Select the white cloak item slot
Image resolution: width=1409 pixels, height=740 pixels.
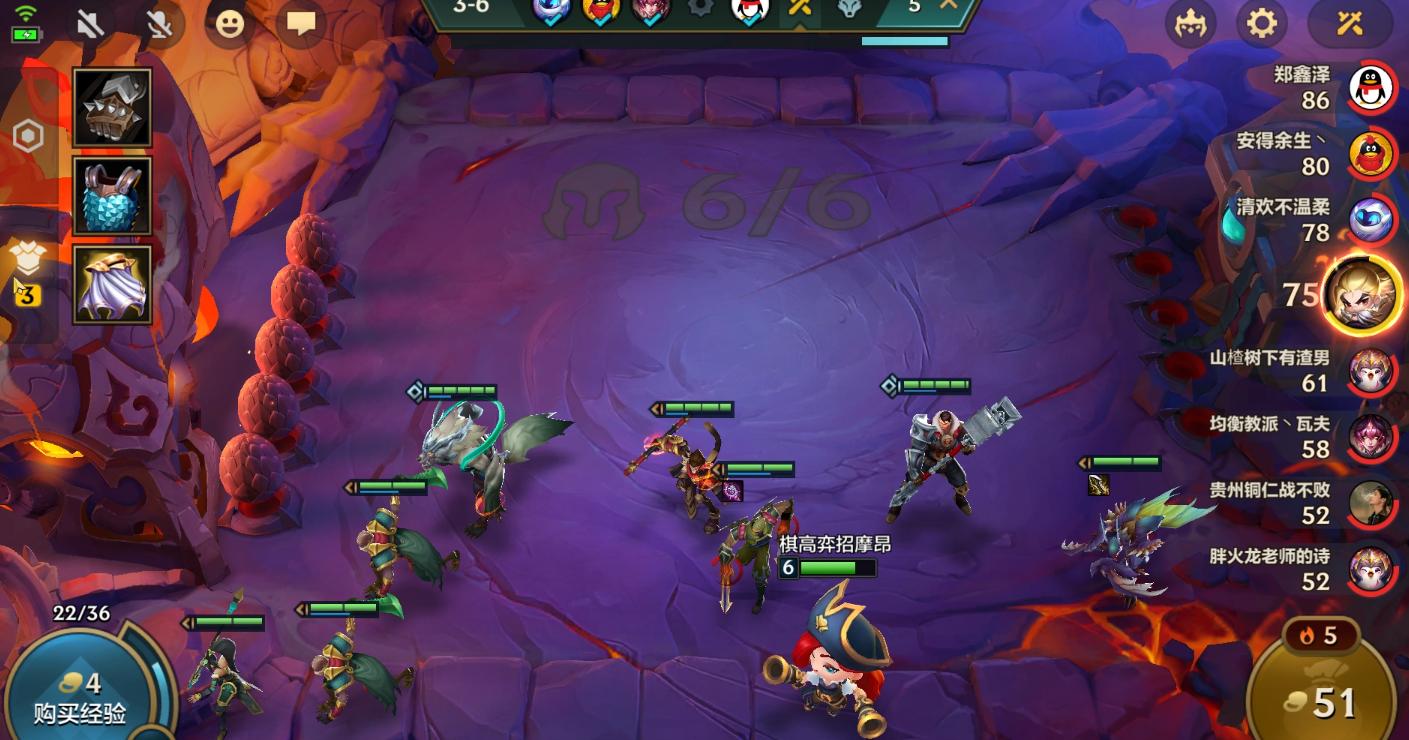pyautogui.click(x=112, y=284)
